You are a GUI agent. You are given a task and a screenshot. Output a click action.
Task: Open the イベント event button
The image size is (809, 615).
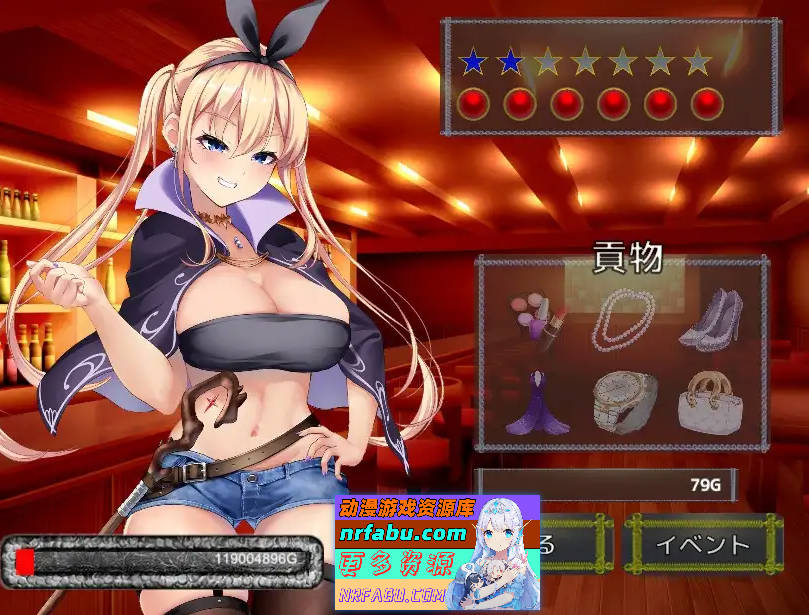[702, 545]
